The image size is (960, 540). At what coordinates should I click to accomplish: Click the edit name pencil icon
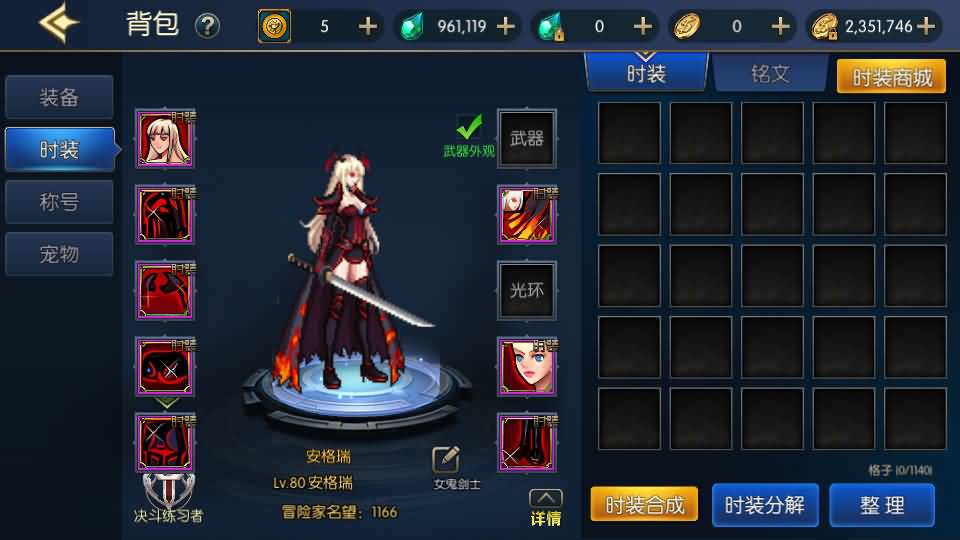446,460
